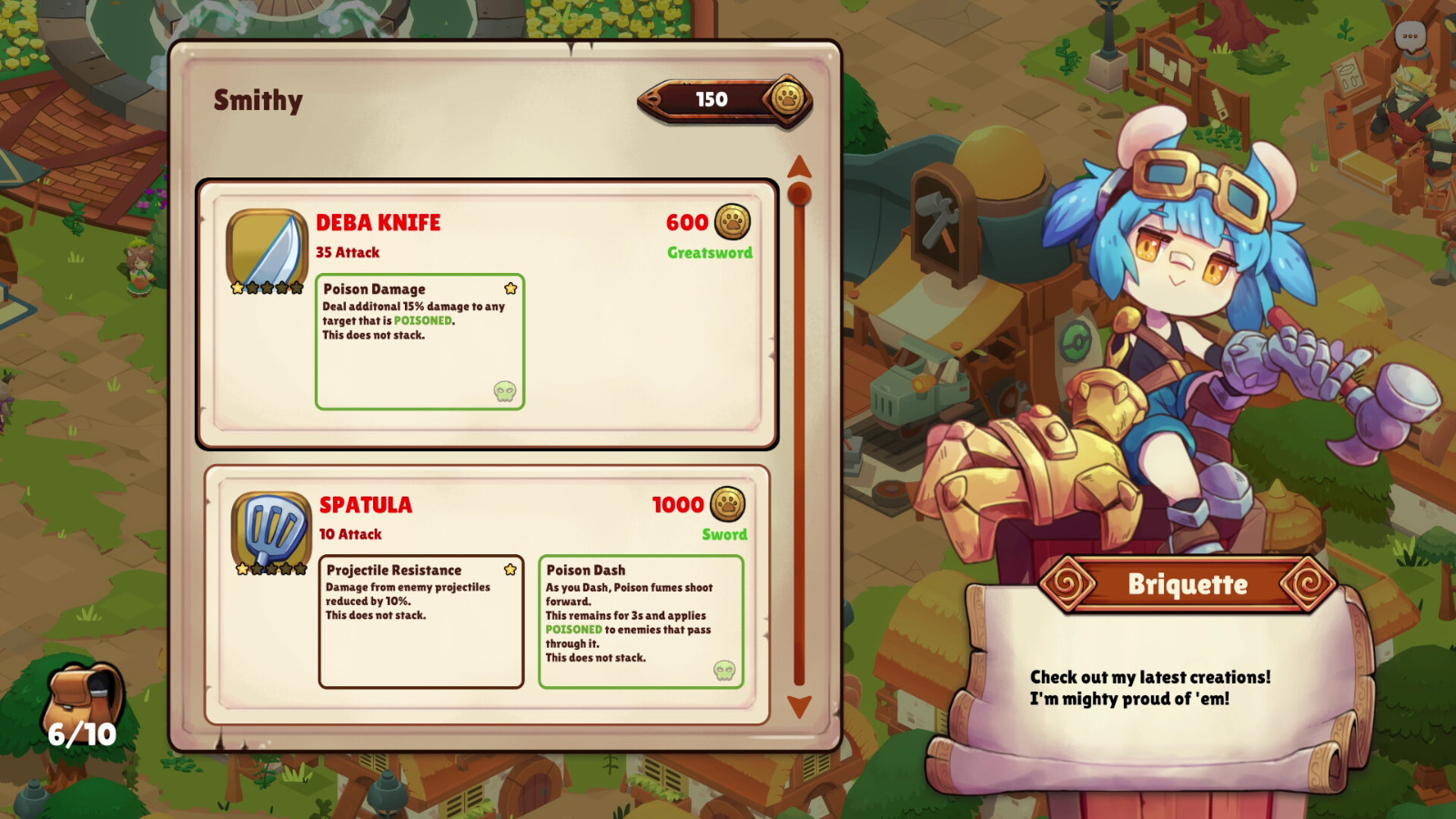Inspect the Poison Damage perk box
Image resolution: width=1456 pixels, height=819 pixels.
click(420, 342)
